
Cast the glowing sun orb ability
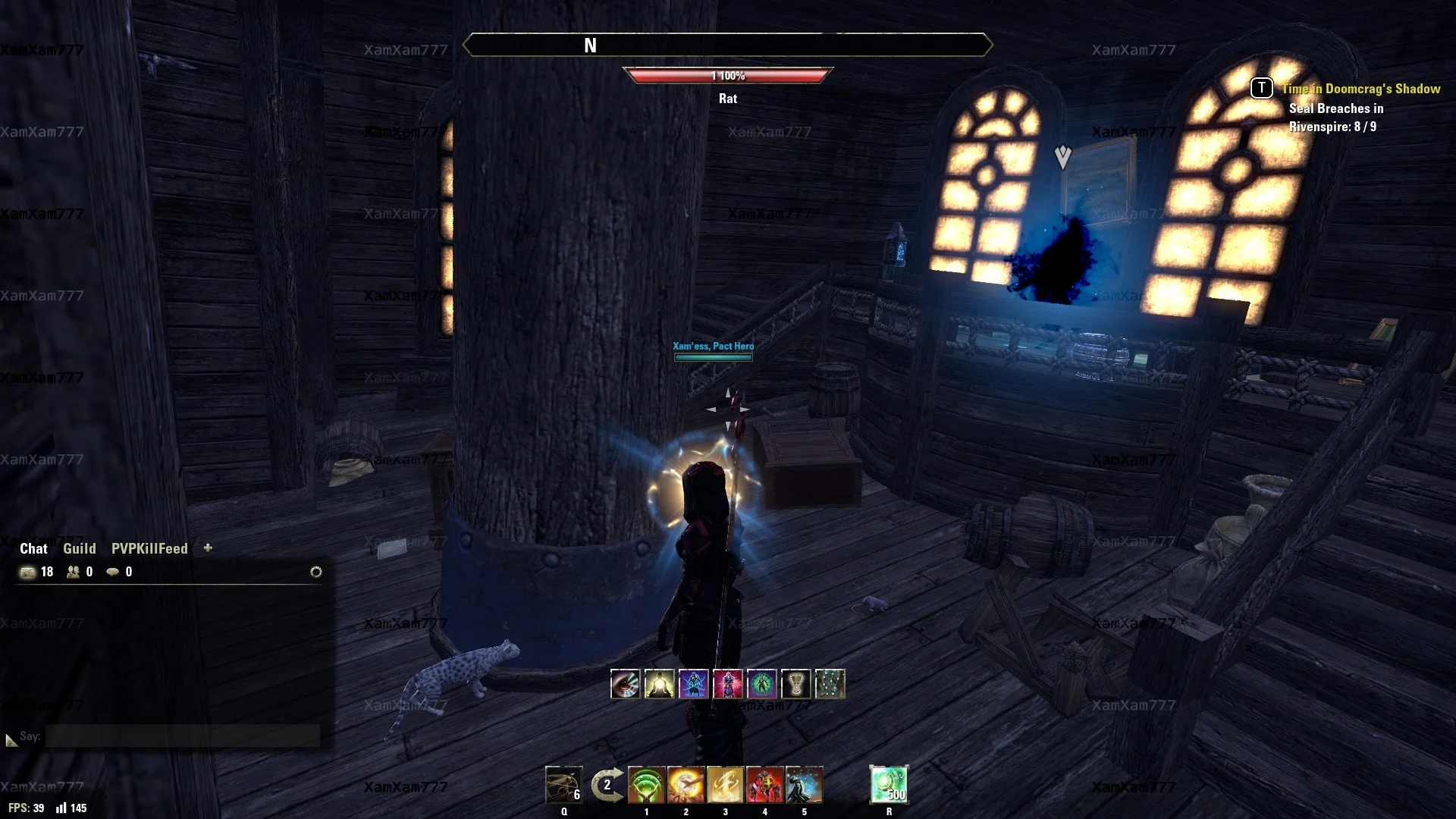686,785
